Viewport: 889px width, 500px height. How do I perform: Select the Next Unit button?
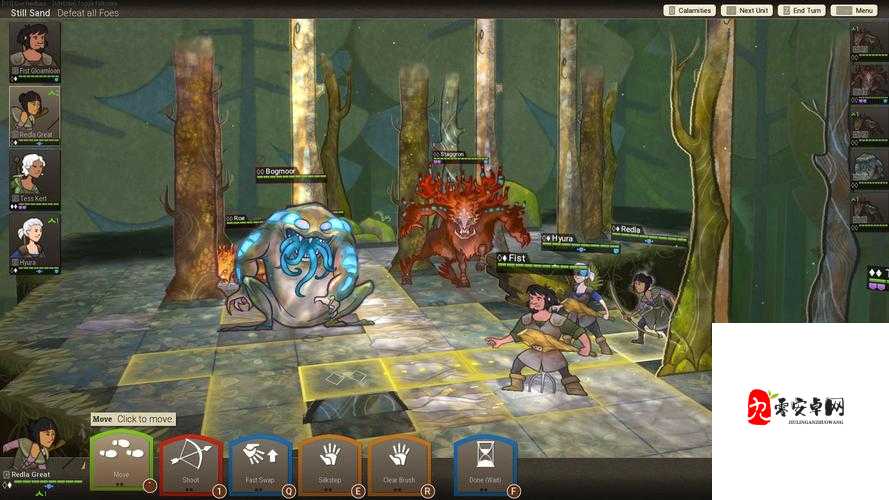[x=748, y=10]
